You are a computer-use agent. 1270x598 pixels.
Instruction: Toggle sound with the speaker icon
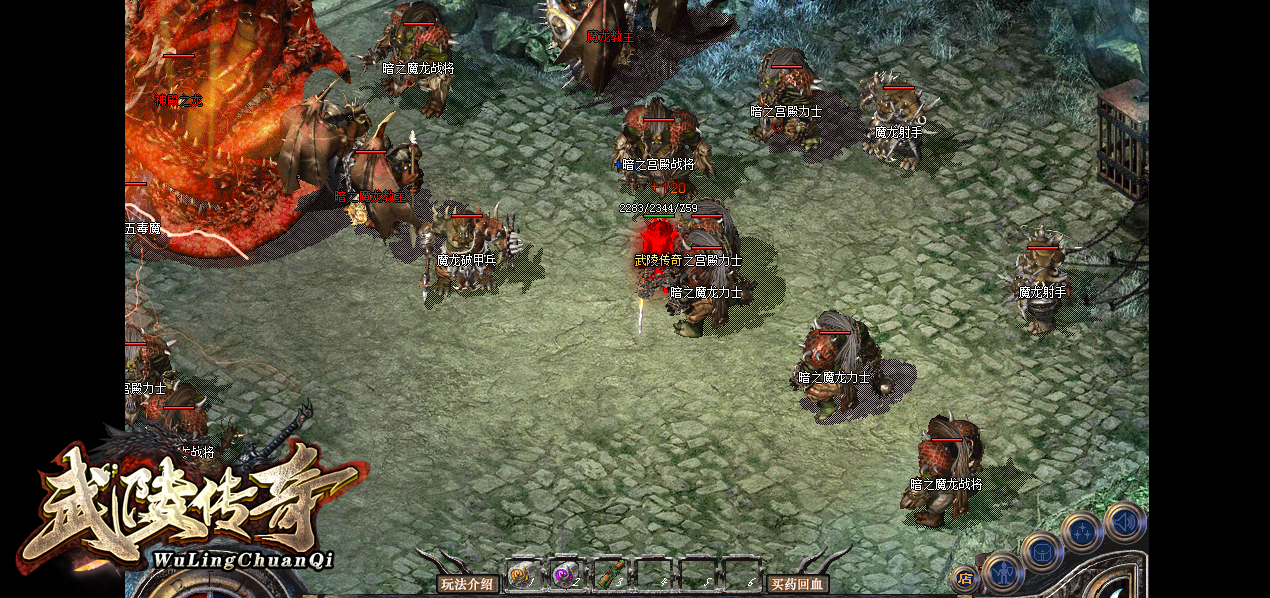[1125, 521]
